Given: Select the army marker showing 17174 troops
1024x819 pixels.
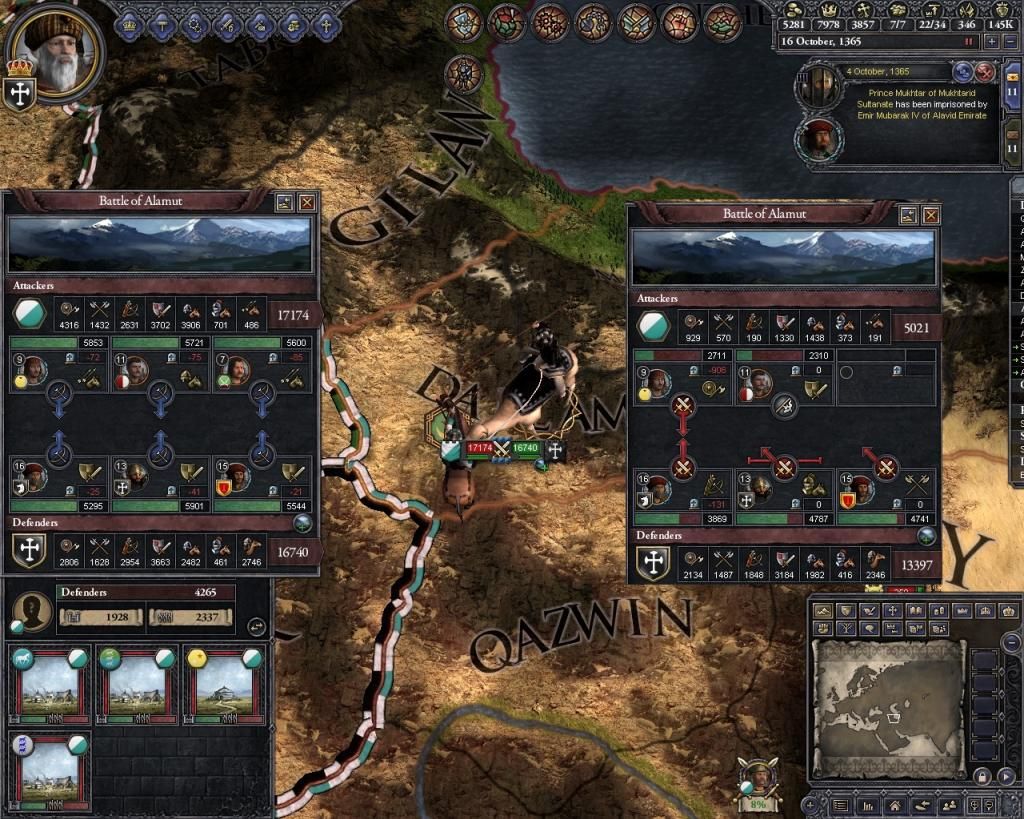Looking at the screenshot, I should pos(481,449).
